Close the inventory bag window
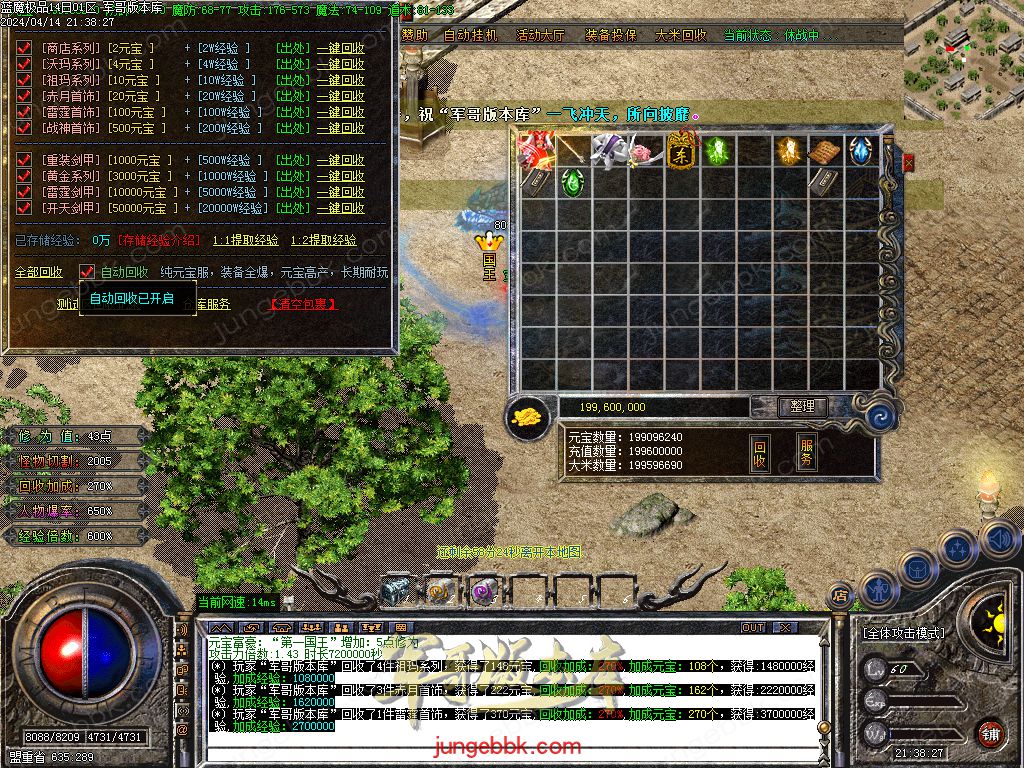This screenshot has height=768, width=1024. click(x=908, y=160)
